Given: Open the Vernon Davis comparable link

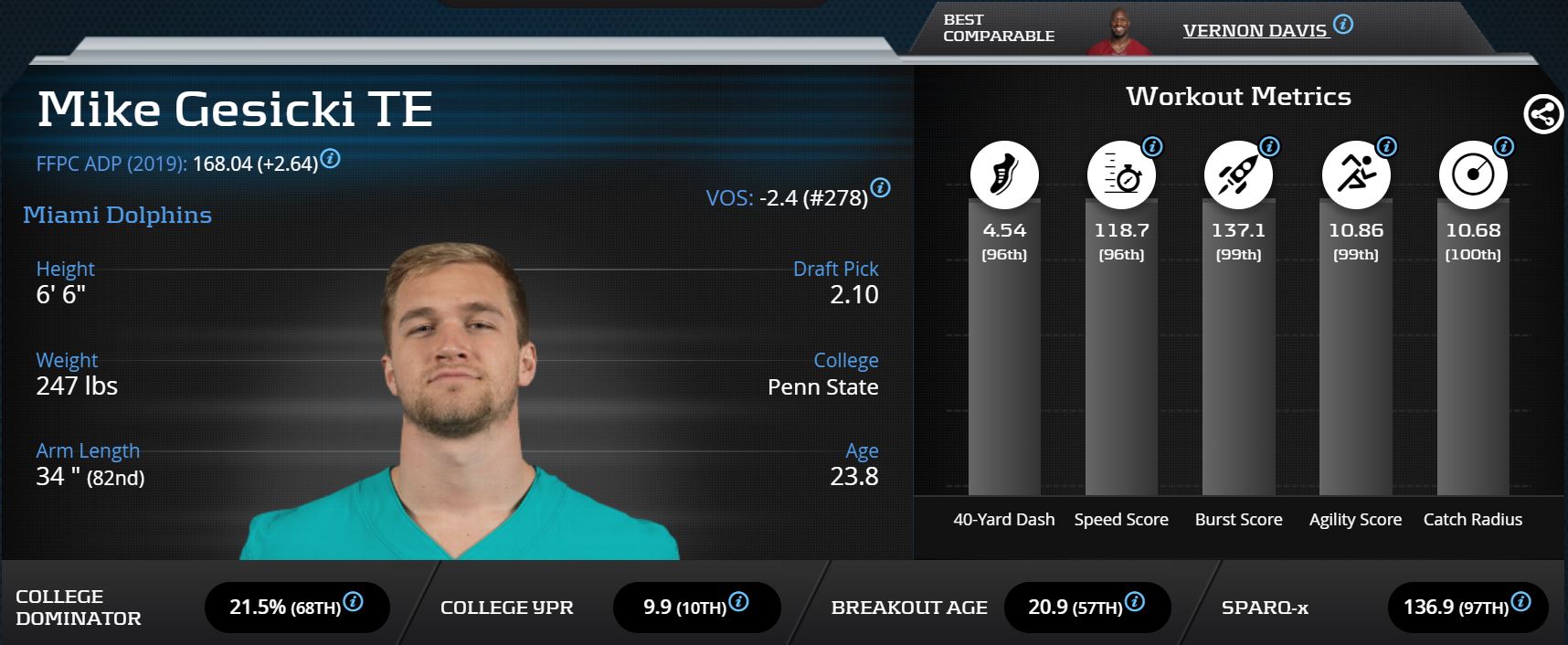Looking at the screenshot, I should [x=1254, y=31].
